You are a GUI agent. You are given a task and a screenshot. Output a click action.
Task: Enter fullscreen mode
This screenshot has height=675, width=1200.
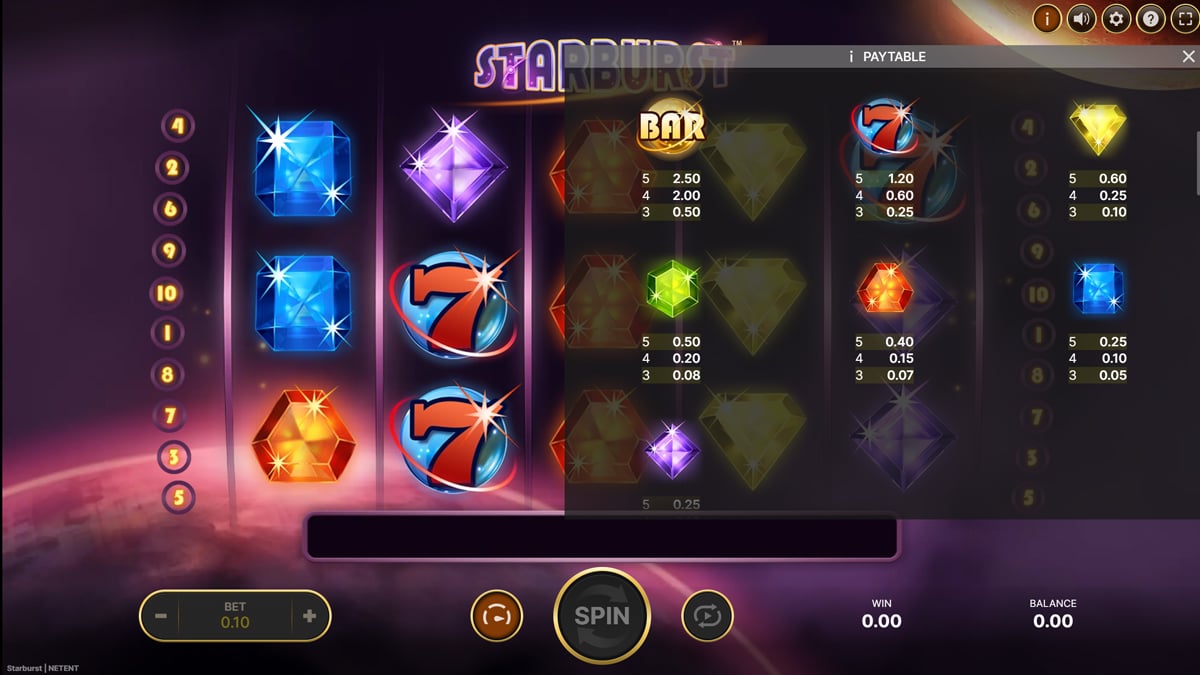pyautogui.click(x=1183, y=18)
